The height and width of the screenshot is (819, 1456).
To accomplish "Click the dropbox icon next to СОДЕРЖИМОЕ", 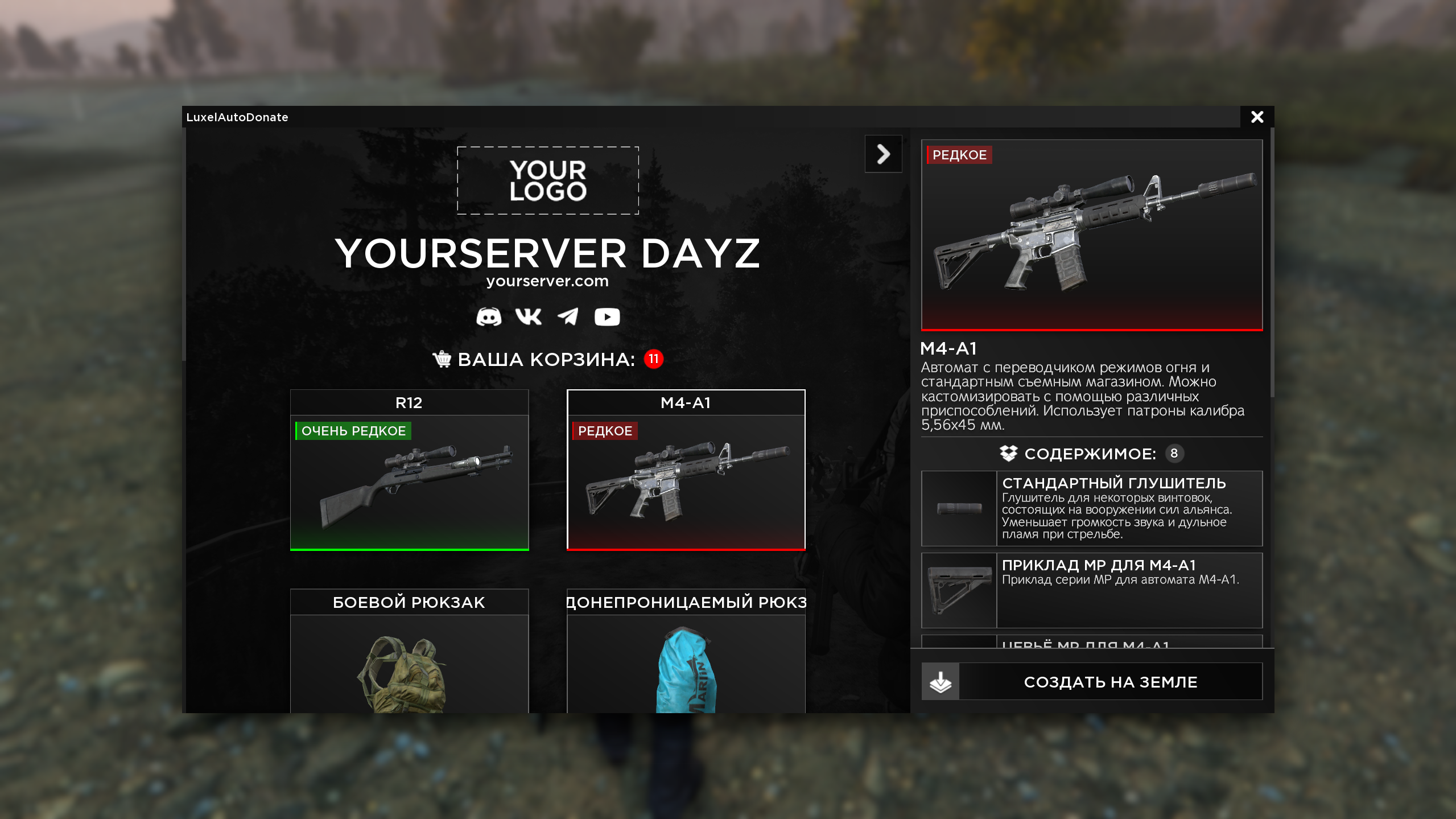I will click(x=1009, y=454).
